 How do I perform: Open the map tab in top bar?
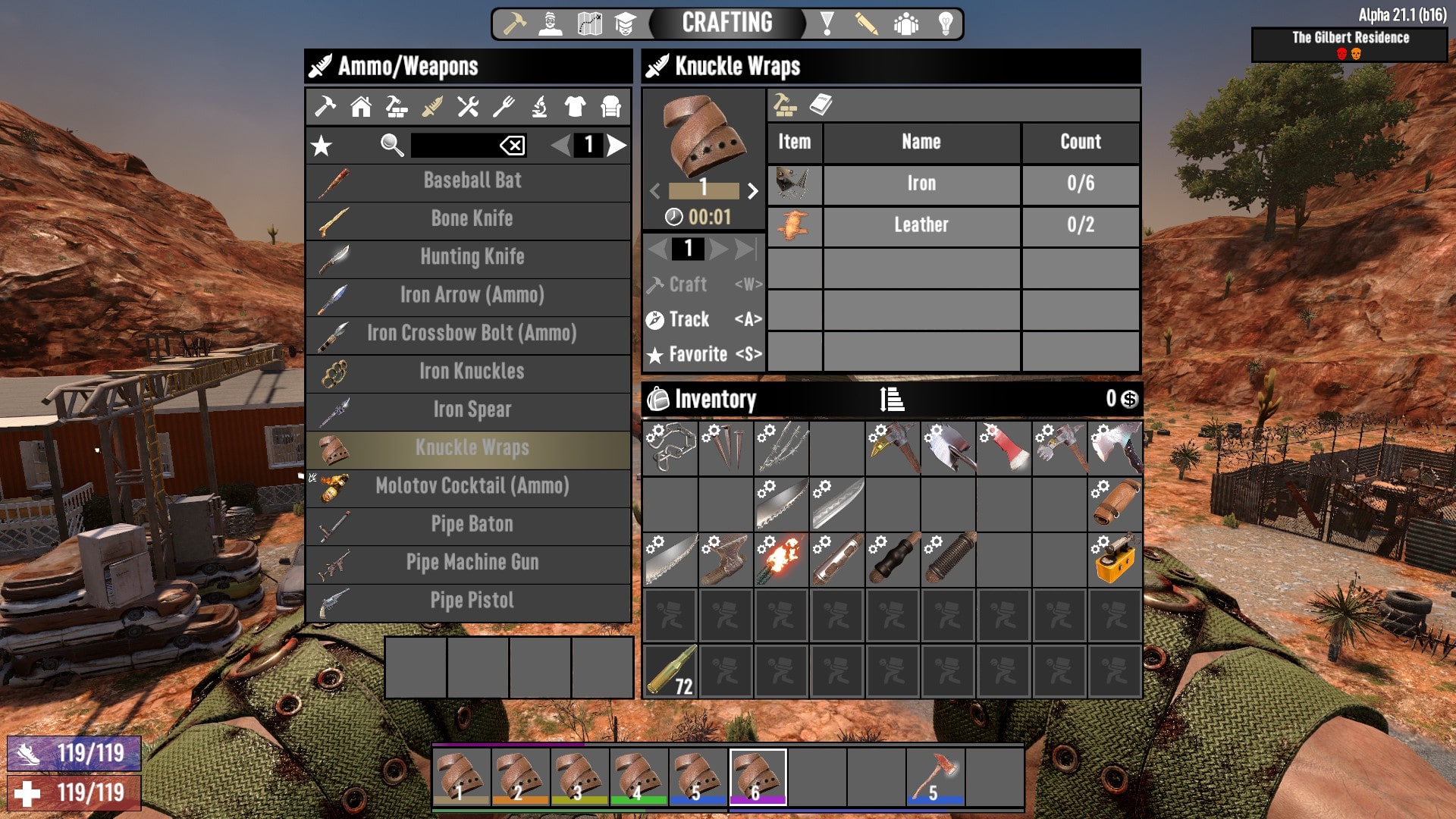(x=589, y=24)
